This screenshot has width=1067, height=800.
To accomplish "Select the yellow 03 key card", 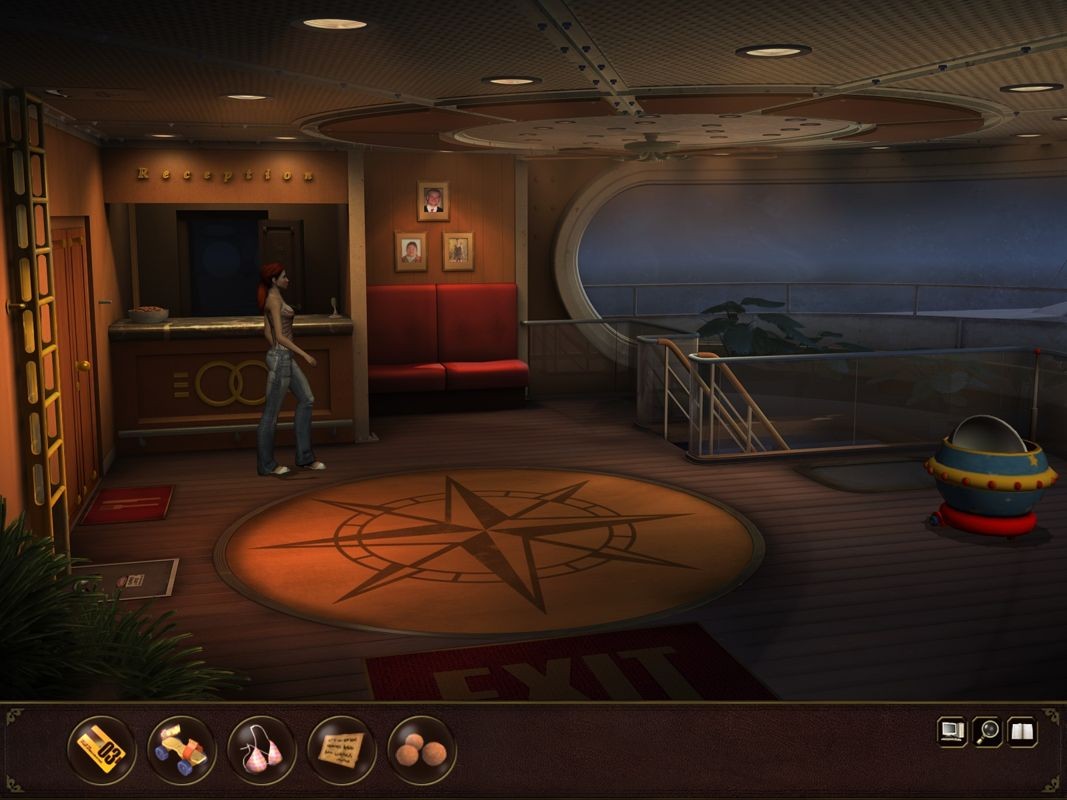I will [101, 750].
